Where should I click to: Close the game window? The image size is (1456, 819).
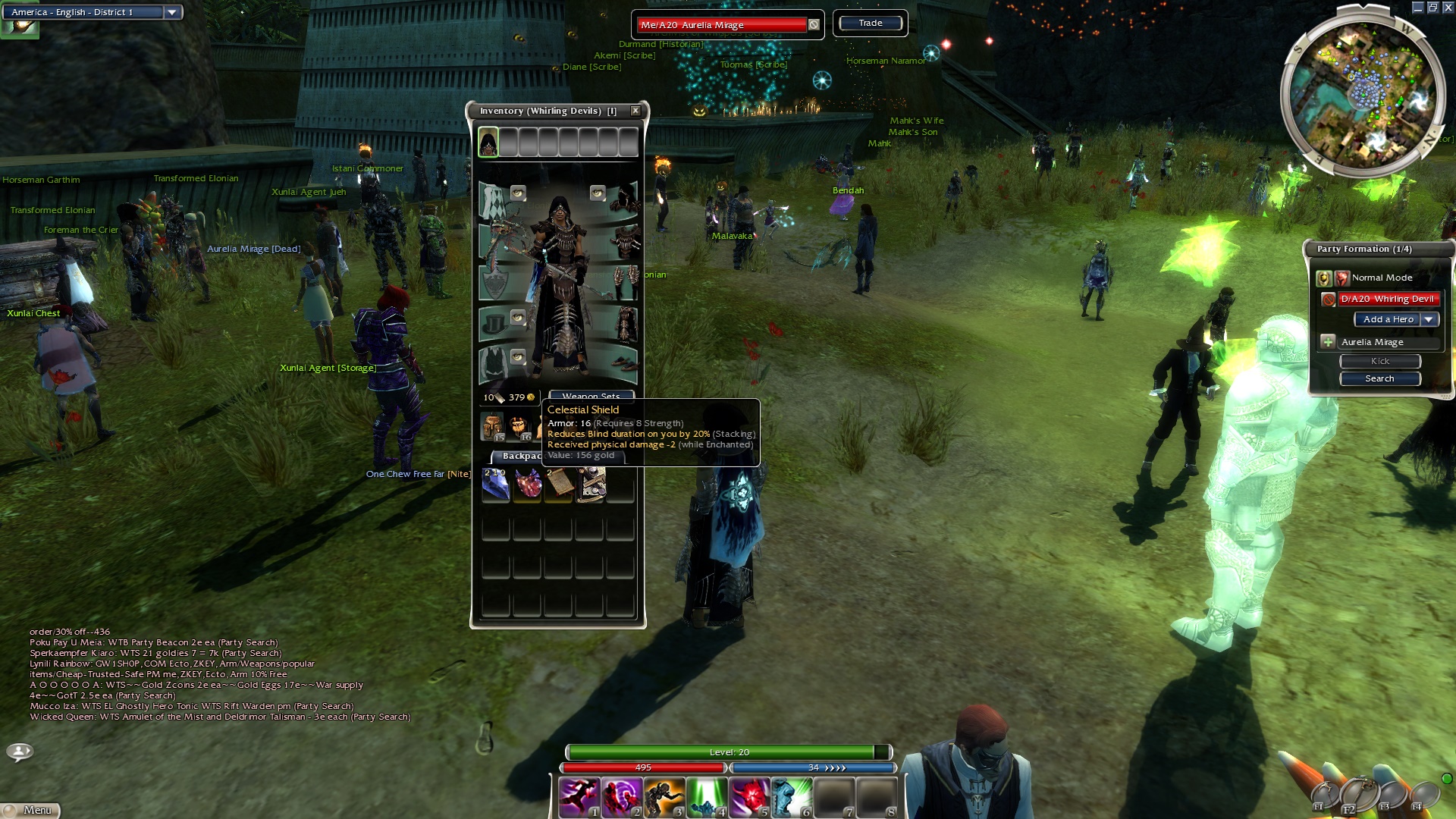[1448, 8]
